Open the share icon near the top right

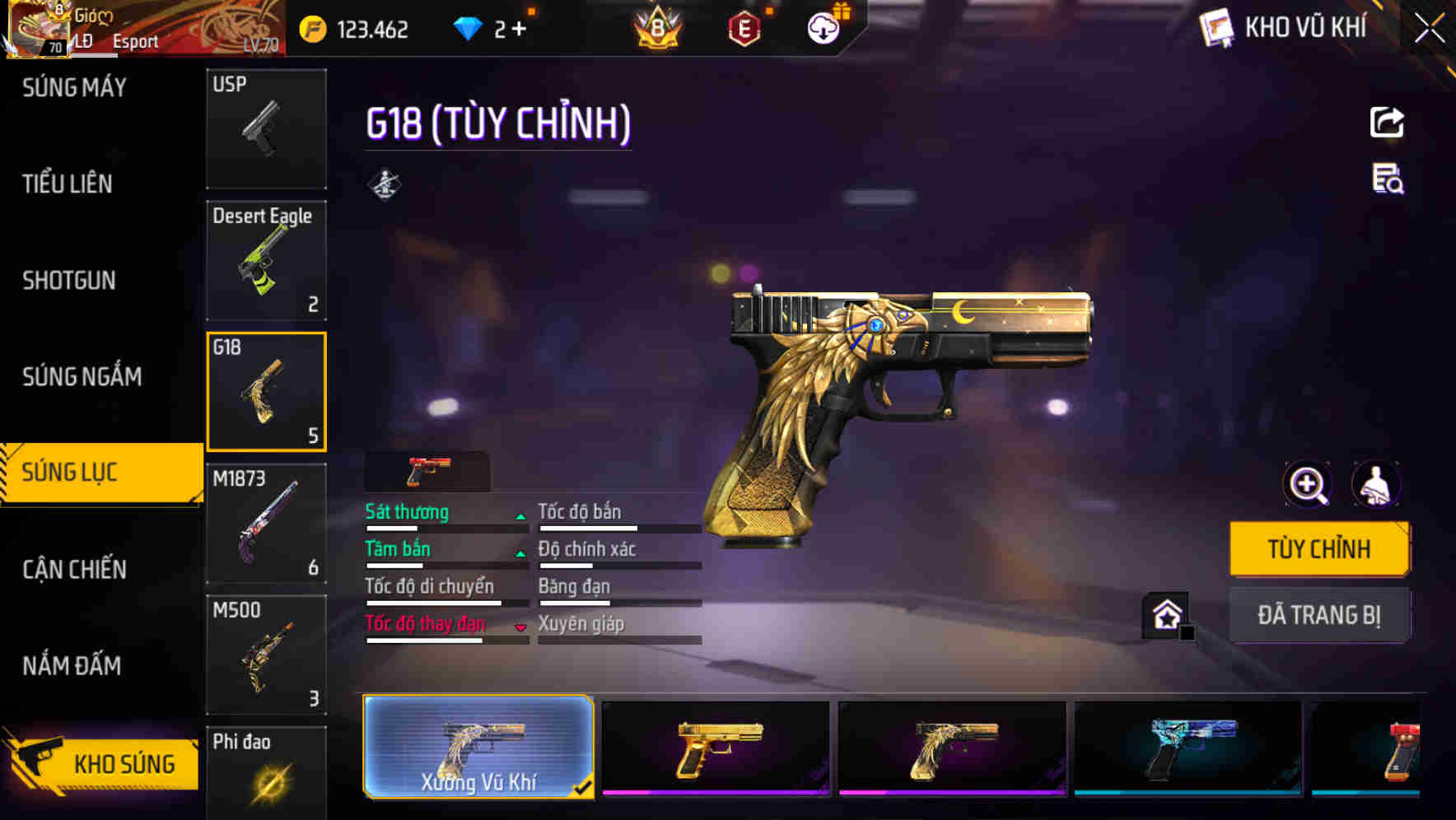pos(1387,122)
